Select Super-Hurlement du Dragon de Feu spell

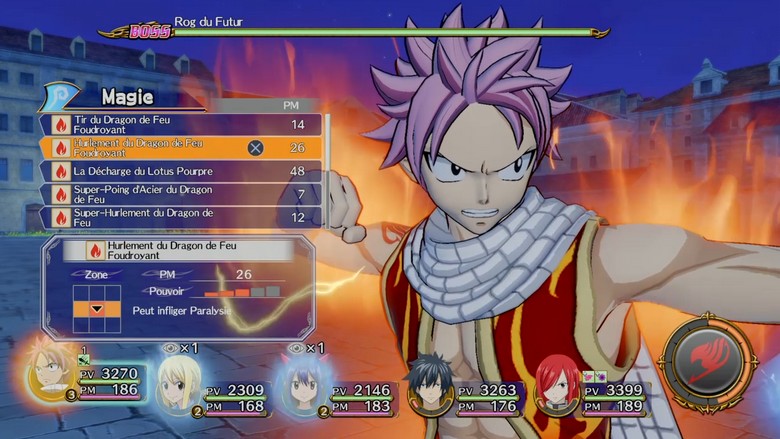[180, 217]
